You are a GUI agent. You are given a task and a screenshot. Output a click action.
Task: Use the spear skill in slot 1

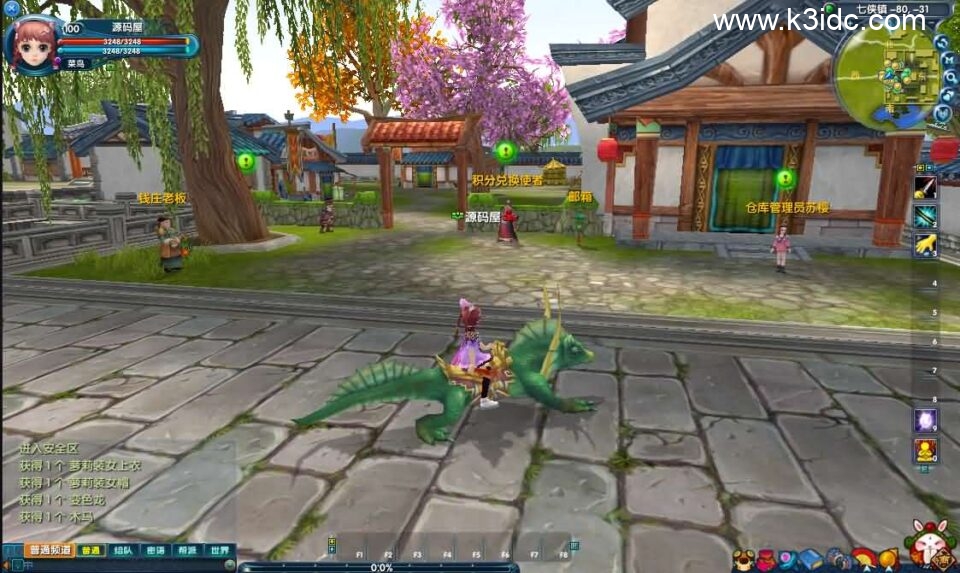tap(925, 187)
